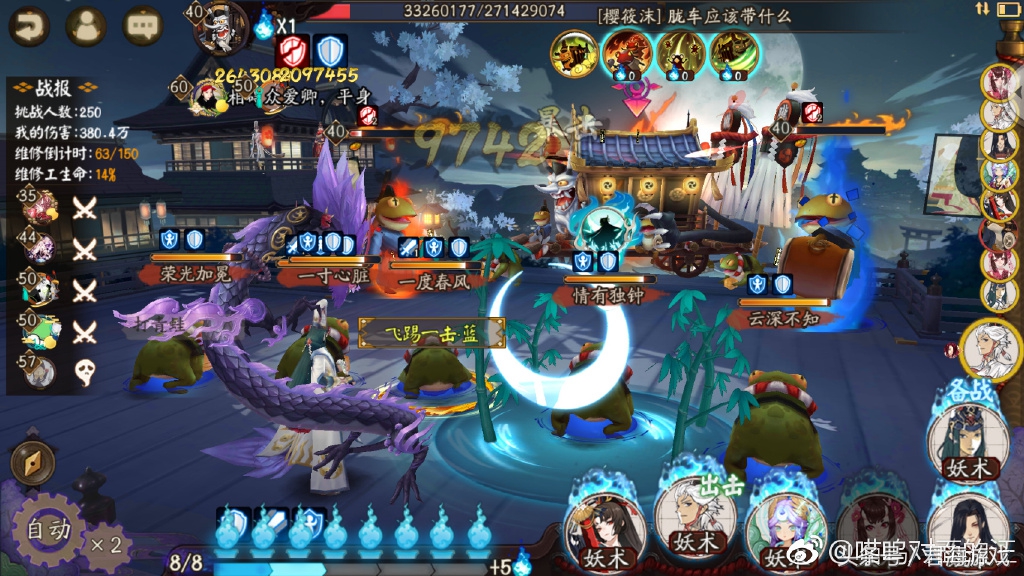Select the top turn-order portrait in sidebar
This screenshot has width=1024, height=576.
(998, 82)
